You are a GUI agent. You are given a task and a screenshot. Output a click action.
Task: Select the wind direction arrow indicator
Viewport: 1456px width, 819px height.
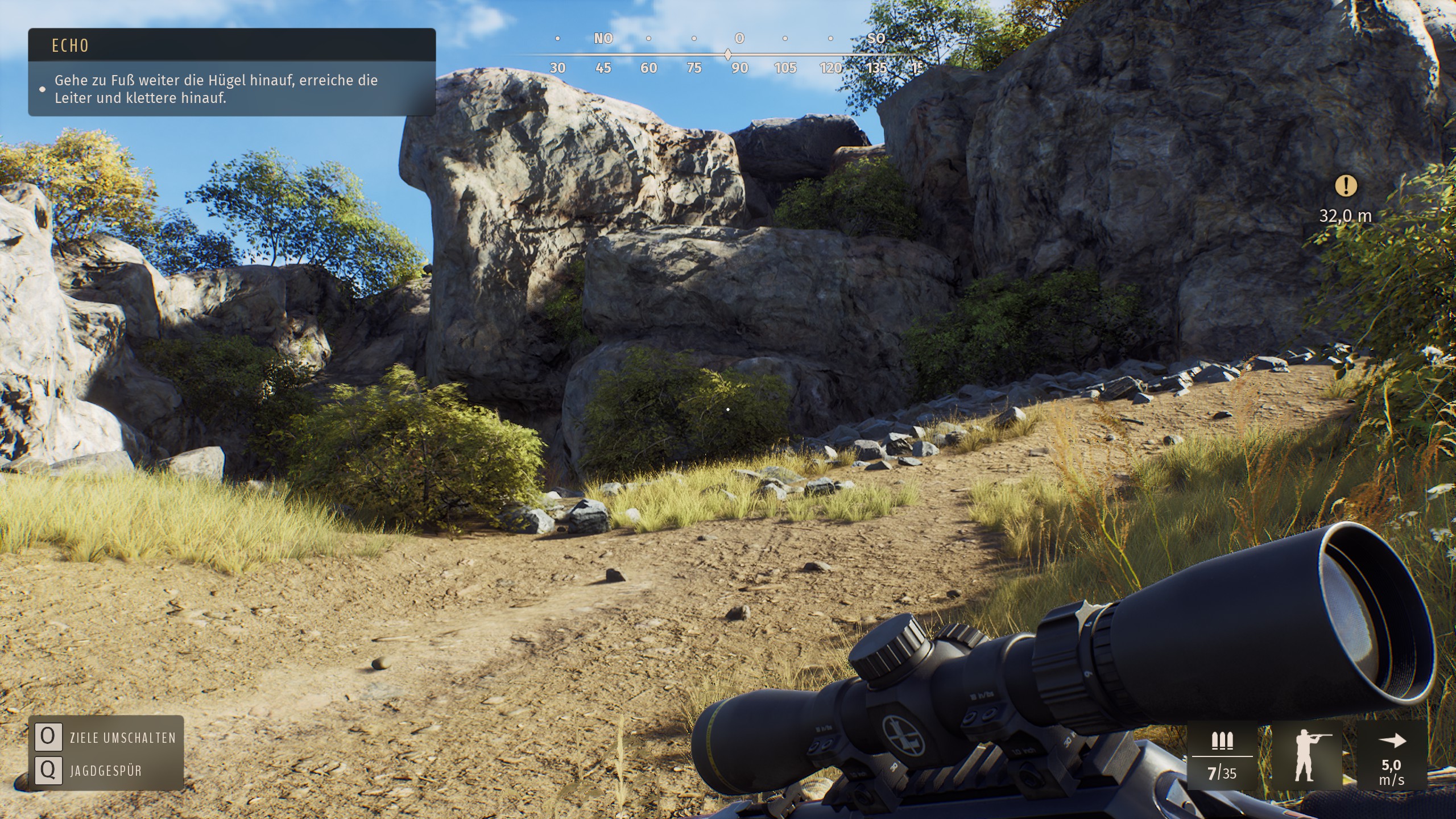tap(1392, 741)
